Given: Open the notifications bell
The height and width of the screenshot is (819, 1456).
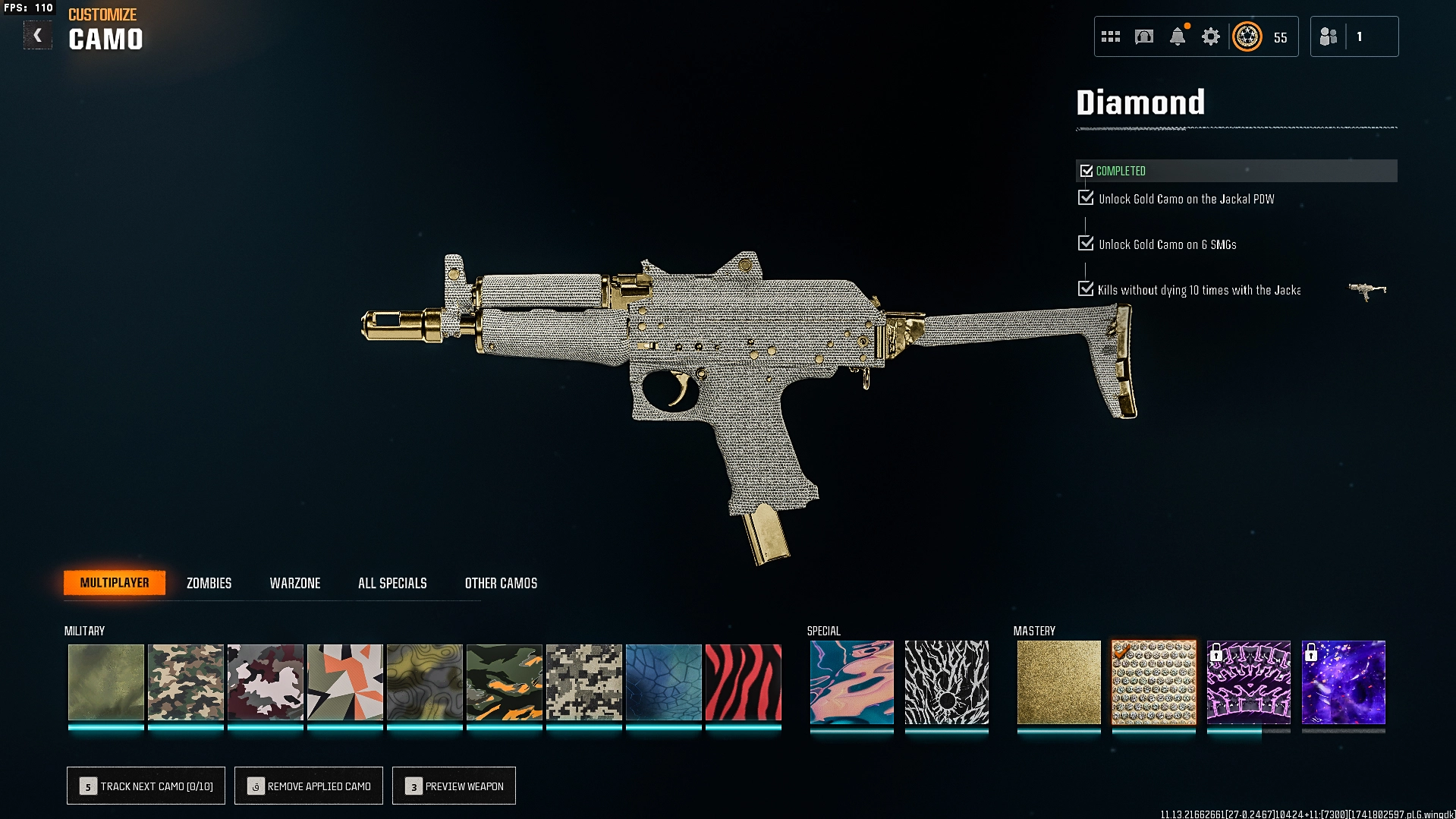Looking at the screenshot, I should 1178,36.
